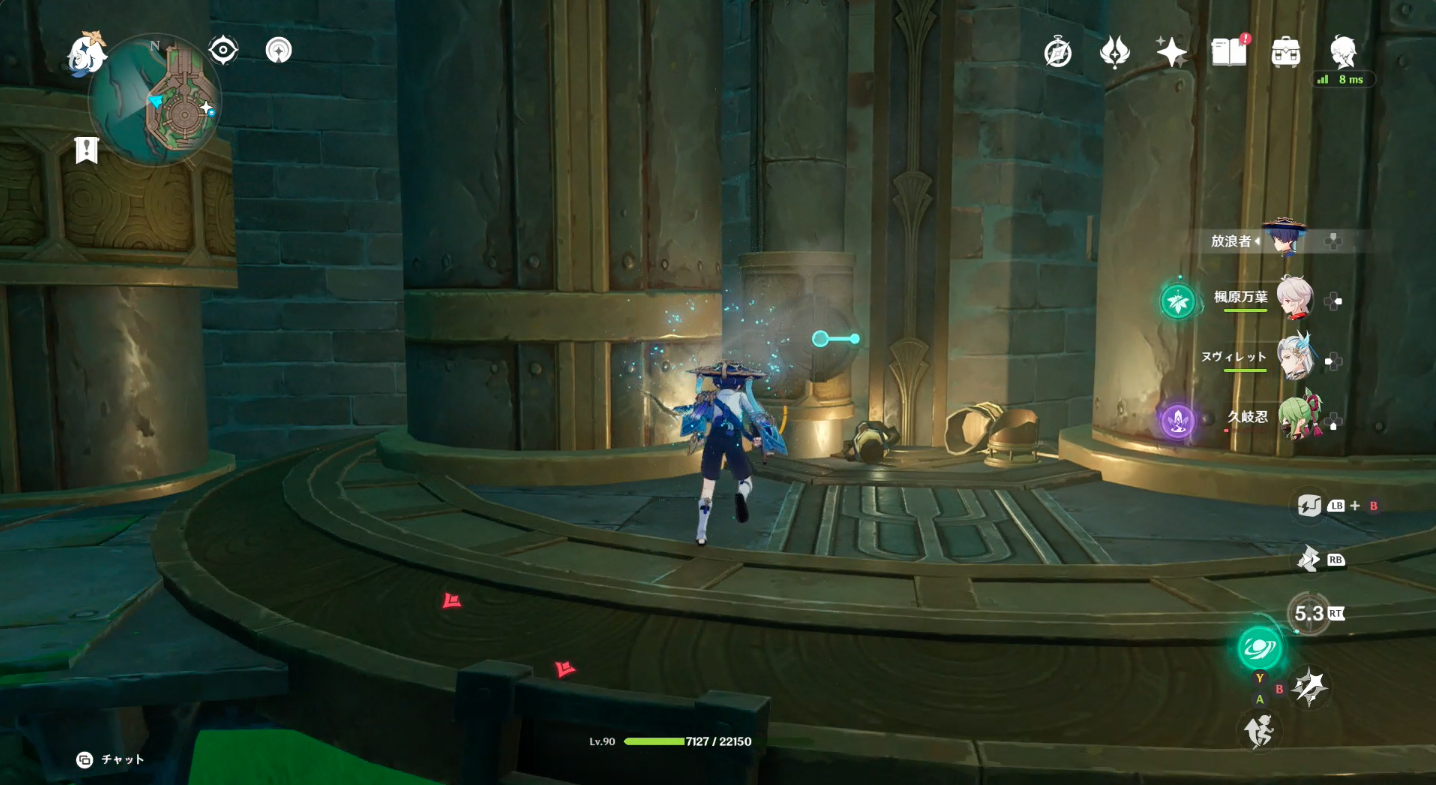Use the elemental skill on cooldown
Image resolution: width=1436 pixels, height=785 pixels.
pos(1308,613)
